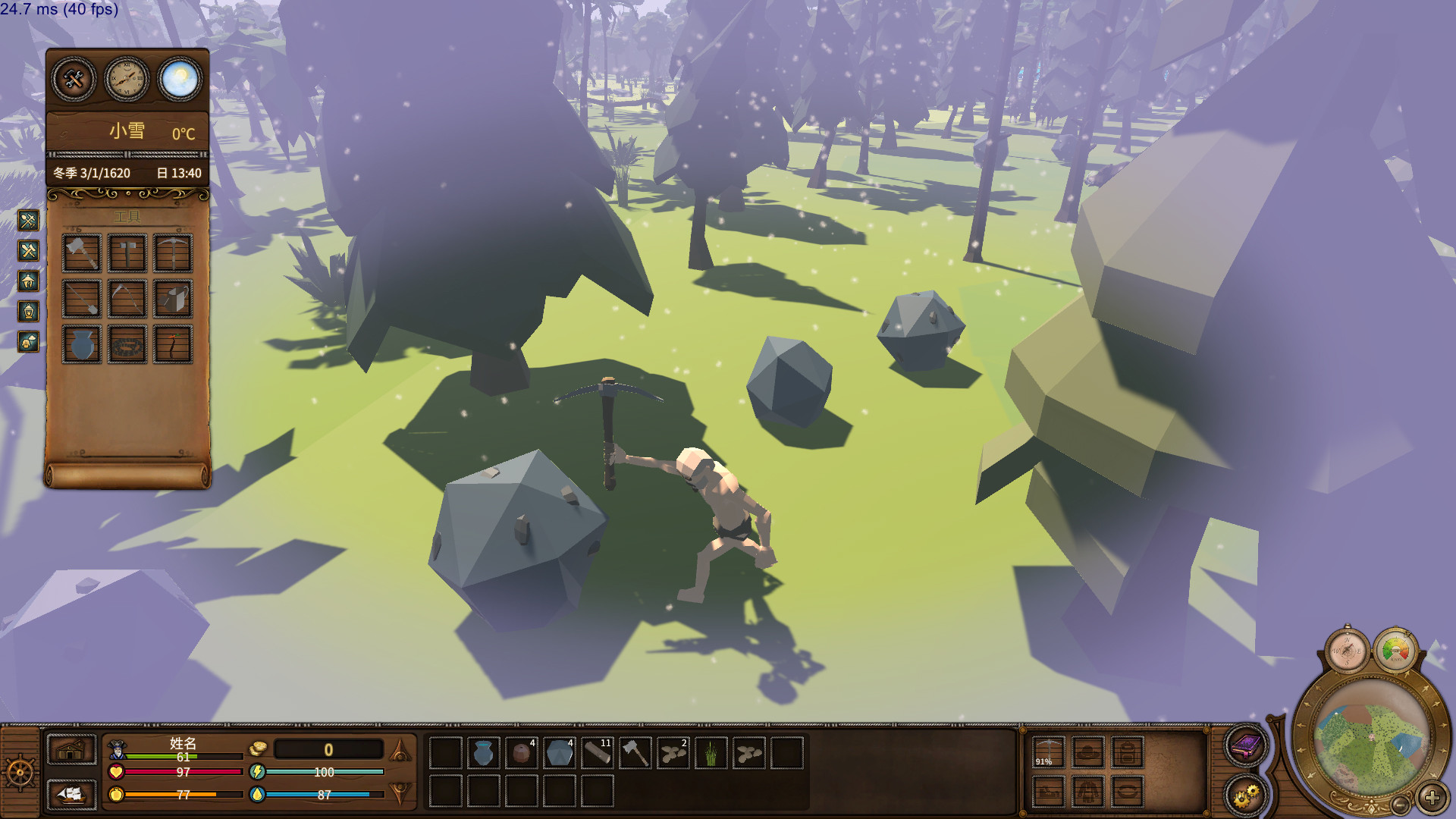Image resolution: width=1456 pixels, height=819 pixels.
Task: Zoom in the minimap with the plus button
Action: [x=1432, y=799]
